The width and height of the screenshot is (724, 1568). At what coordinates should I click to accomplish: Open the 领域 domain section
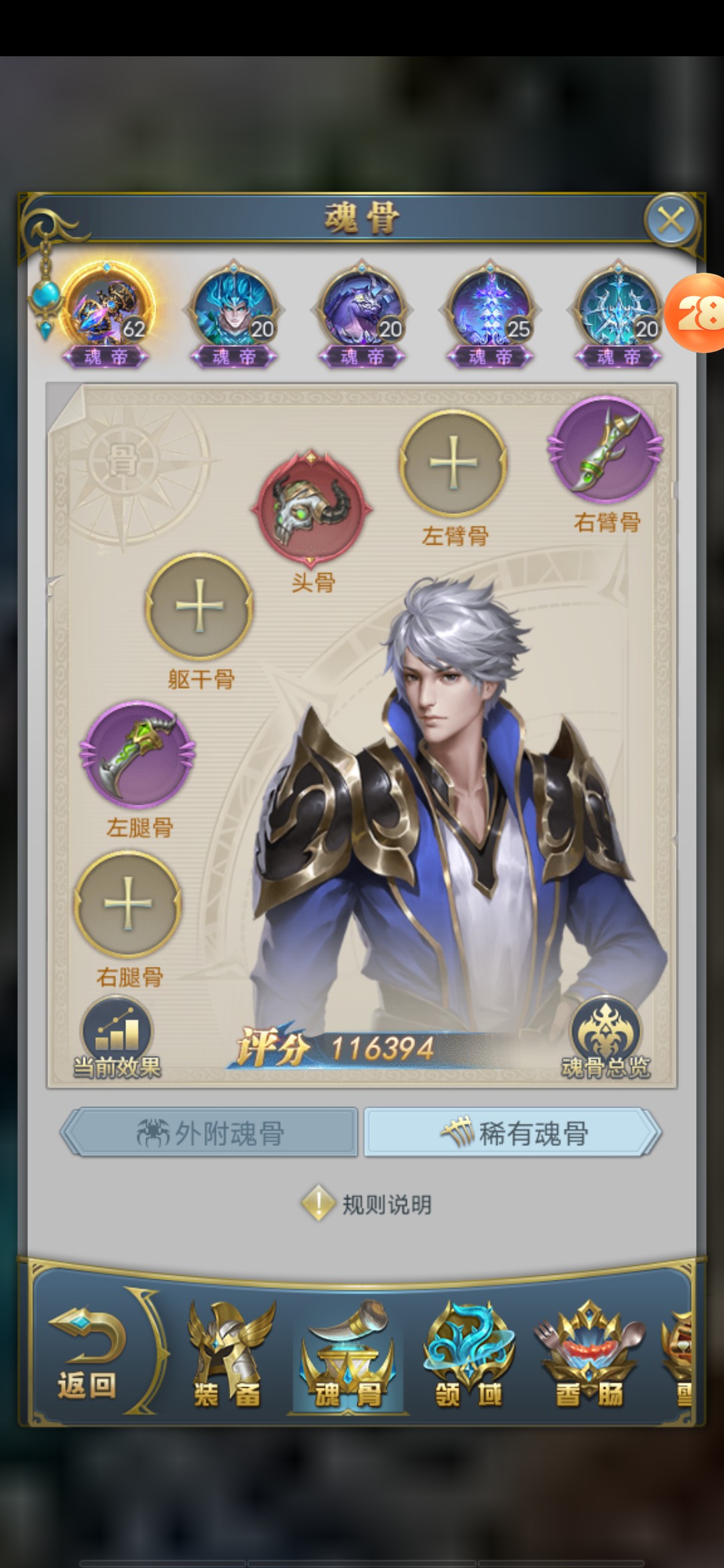tap(469, 1357)
